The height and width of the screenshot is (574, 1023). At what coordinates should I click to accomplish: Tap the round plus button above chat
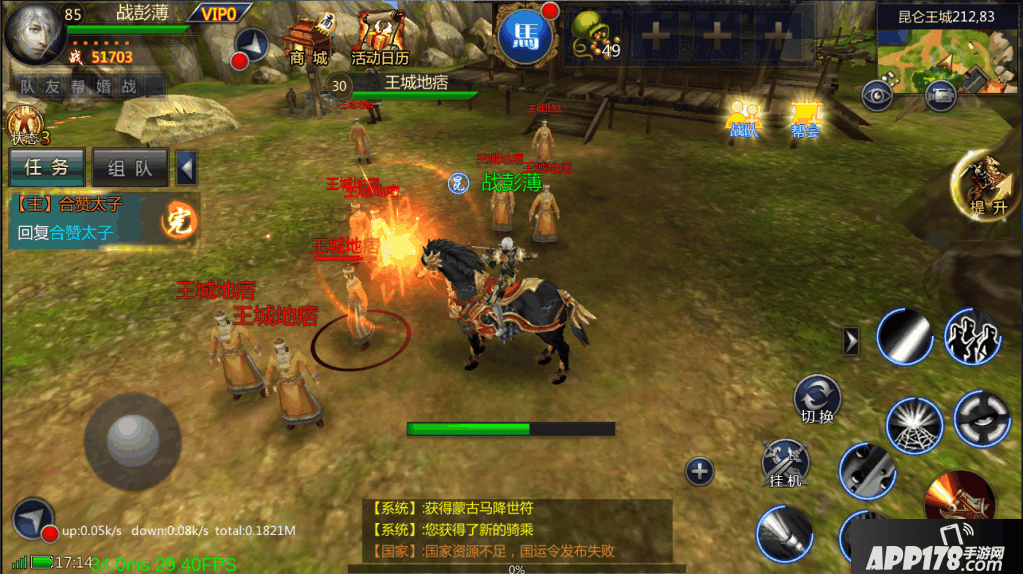(699, 471)
